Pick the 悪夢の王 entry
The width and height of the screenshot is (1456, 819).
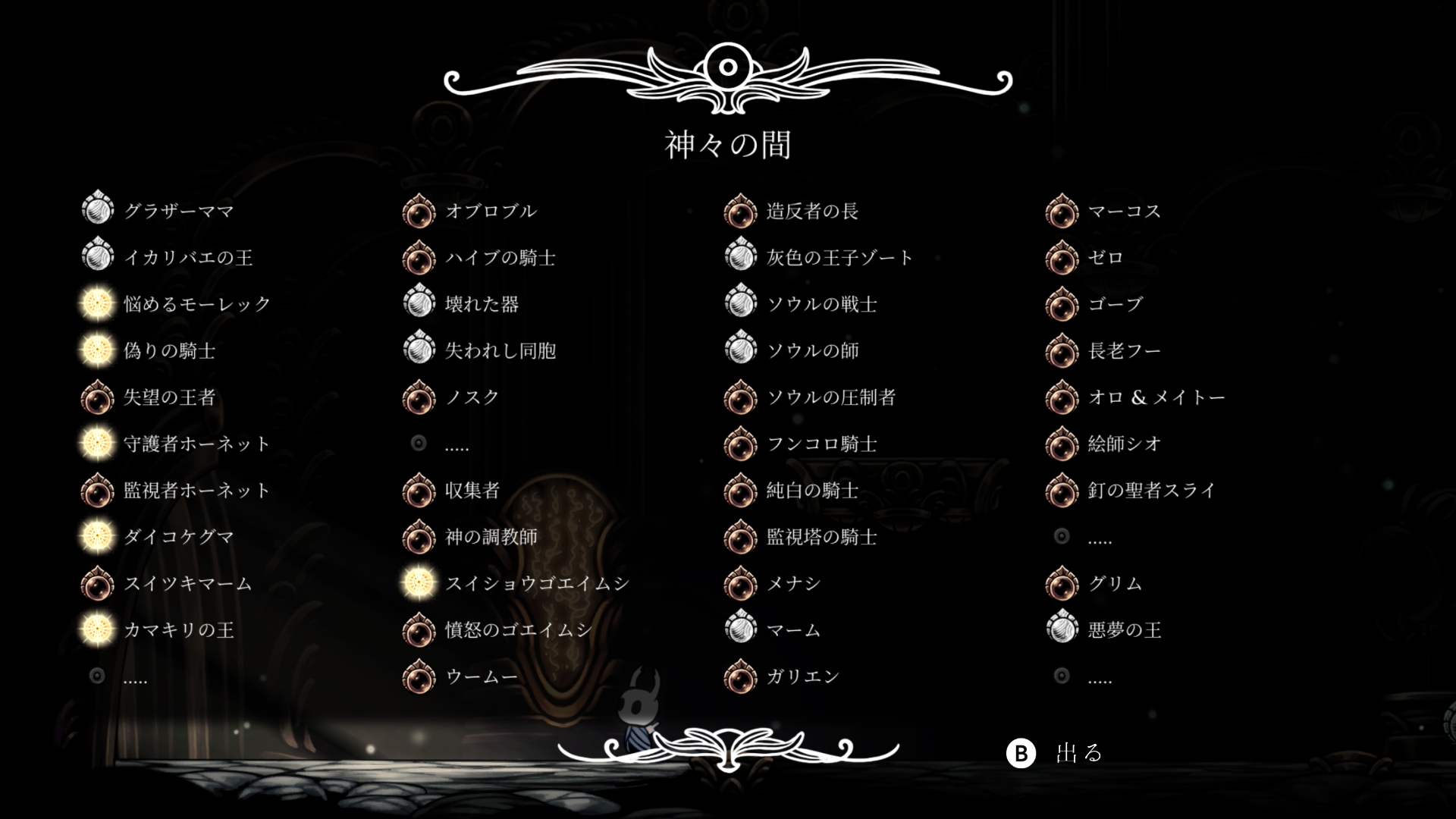point(1124,629)
